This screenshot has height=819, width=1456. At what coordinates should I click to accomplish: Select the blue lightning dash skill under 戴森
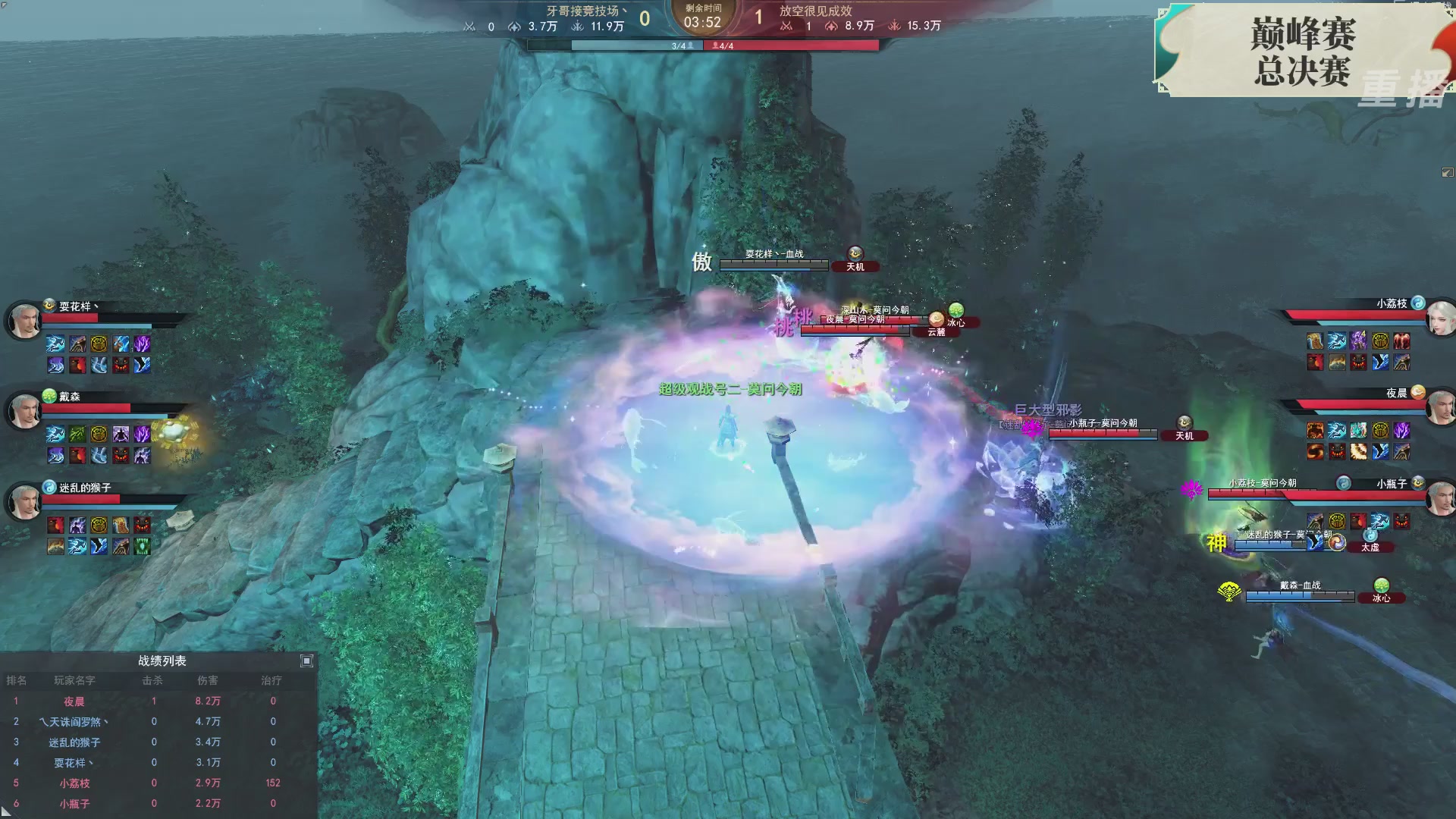pyautogui.click(x=55, y=434)
